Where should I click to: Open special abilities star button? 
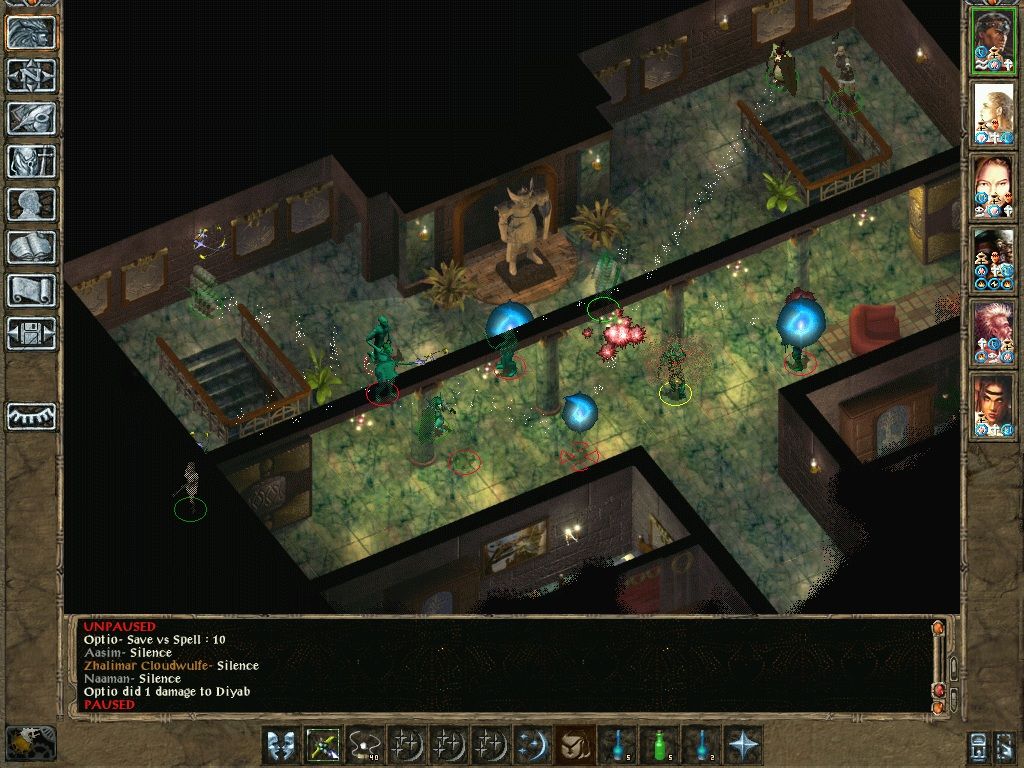click(742, 745)
